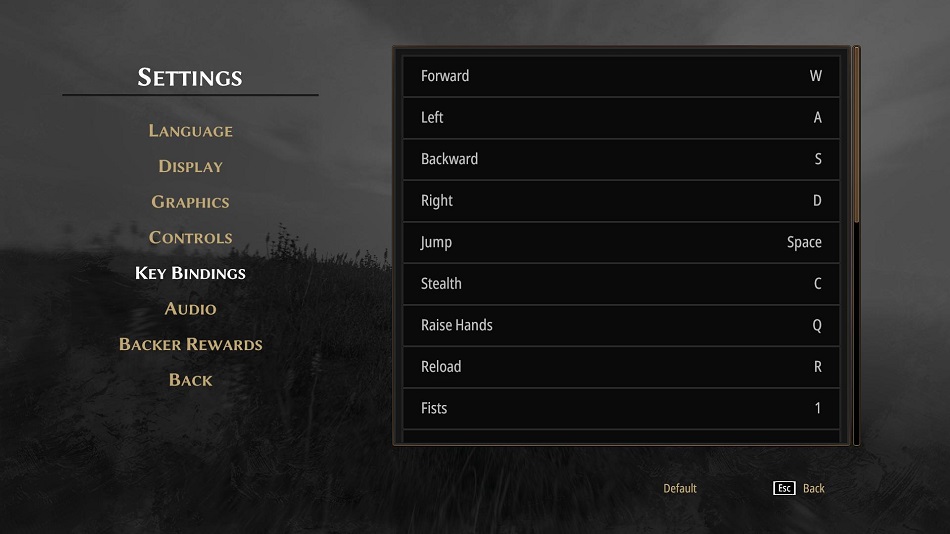Select the Fists key binding row
The width and height of the screenshot is (950, 534).
[620, 408]
